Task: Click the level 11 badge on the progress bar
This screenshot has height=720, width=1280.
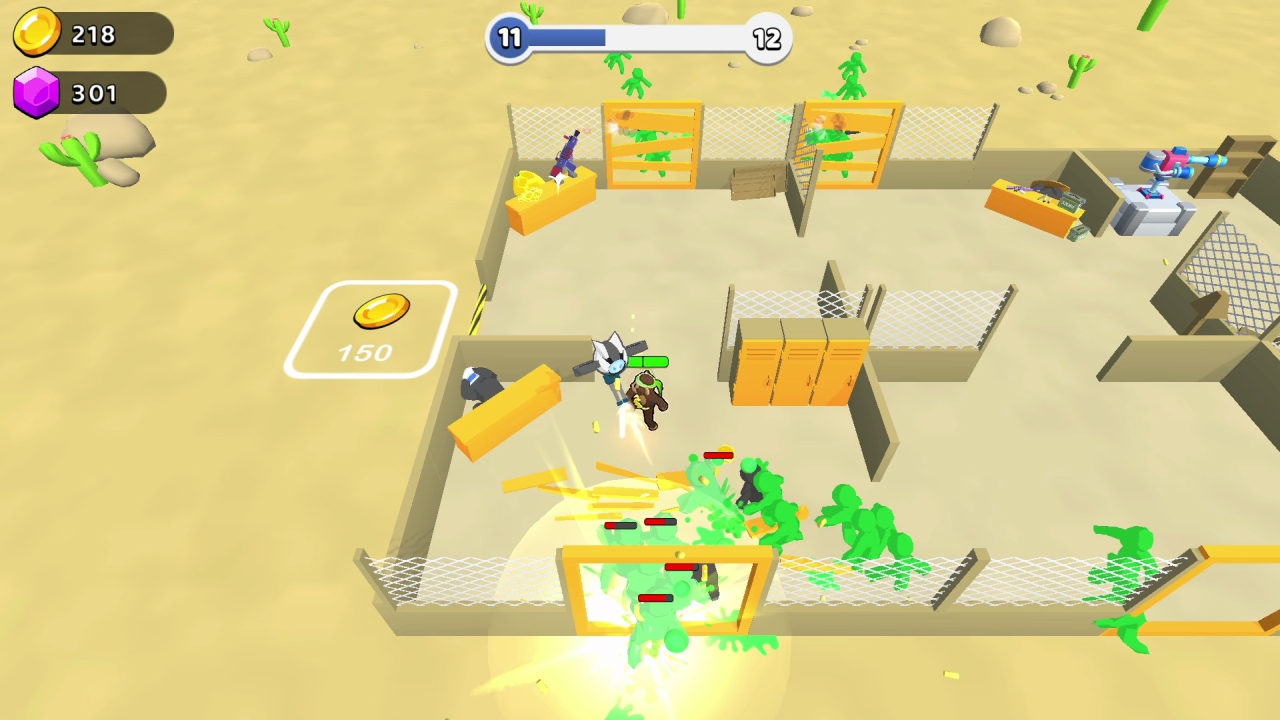Action: click(510, 39)
